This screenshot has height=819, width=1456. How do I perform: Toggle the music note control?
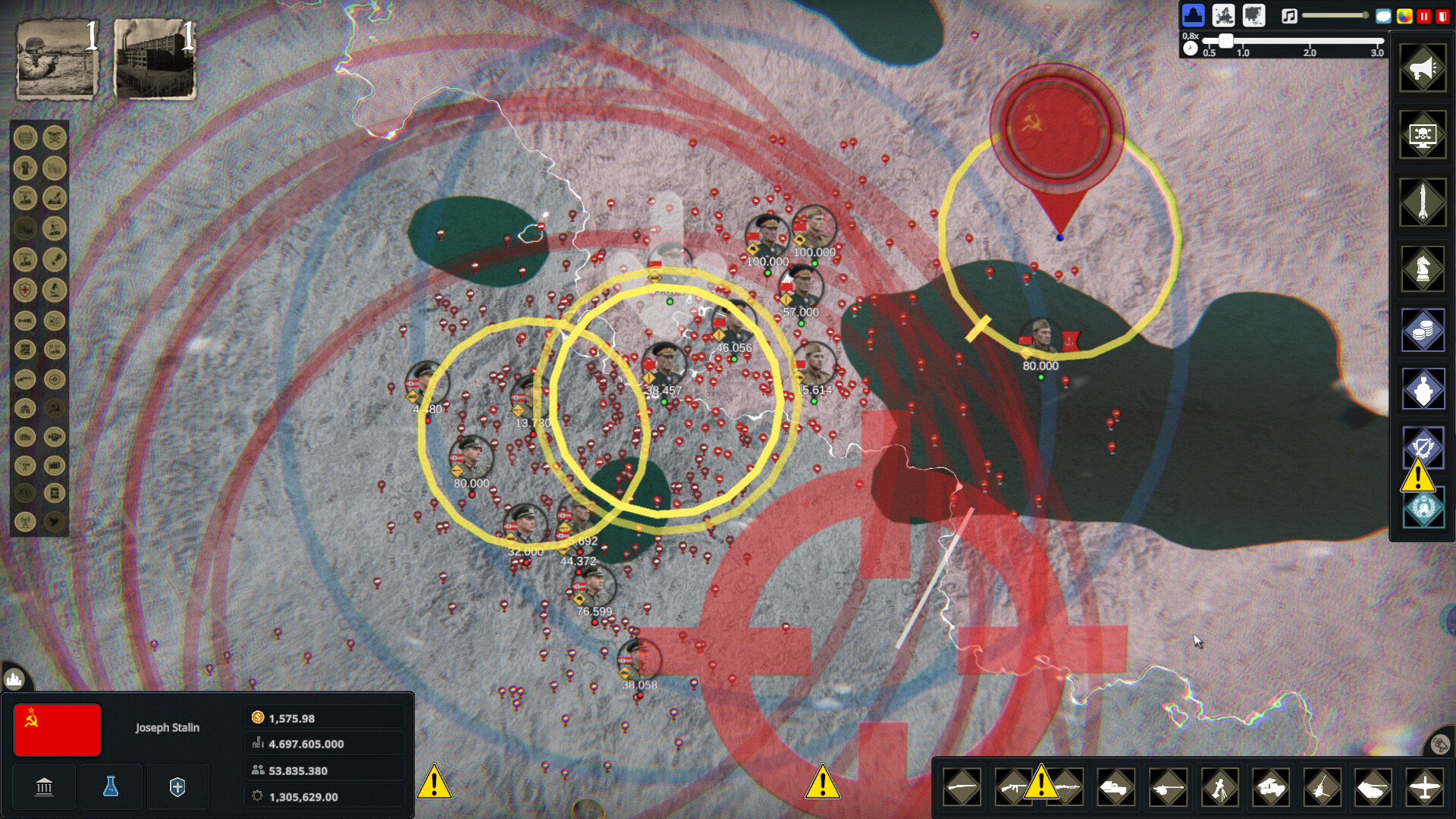click(x=1288, y=15)
